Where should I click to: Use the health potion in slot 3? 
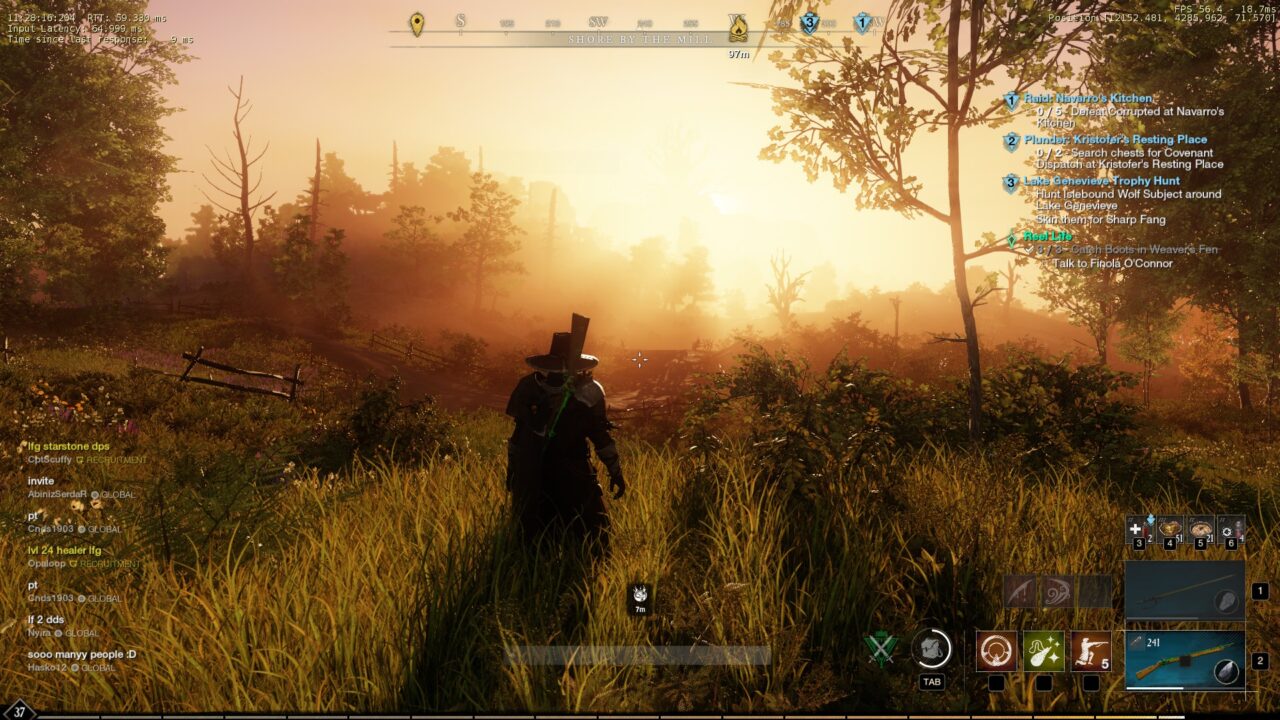(x=1138, y=529)
